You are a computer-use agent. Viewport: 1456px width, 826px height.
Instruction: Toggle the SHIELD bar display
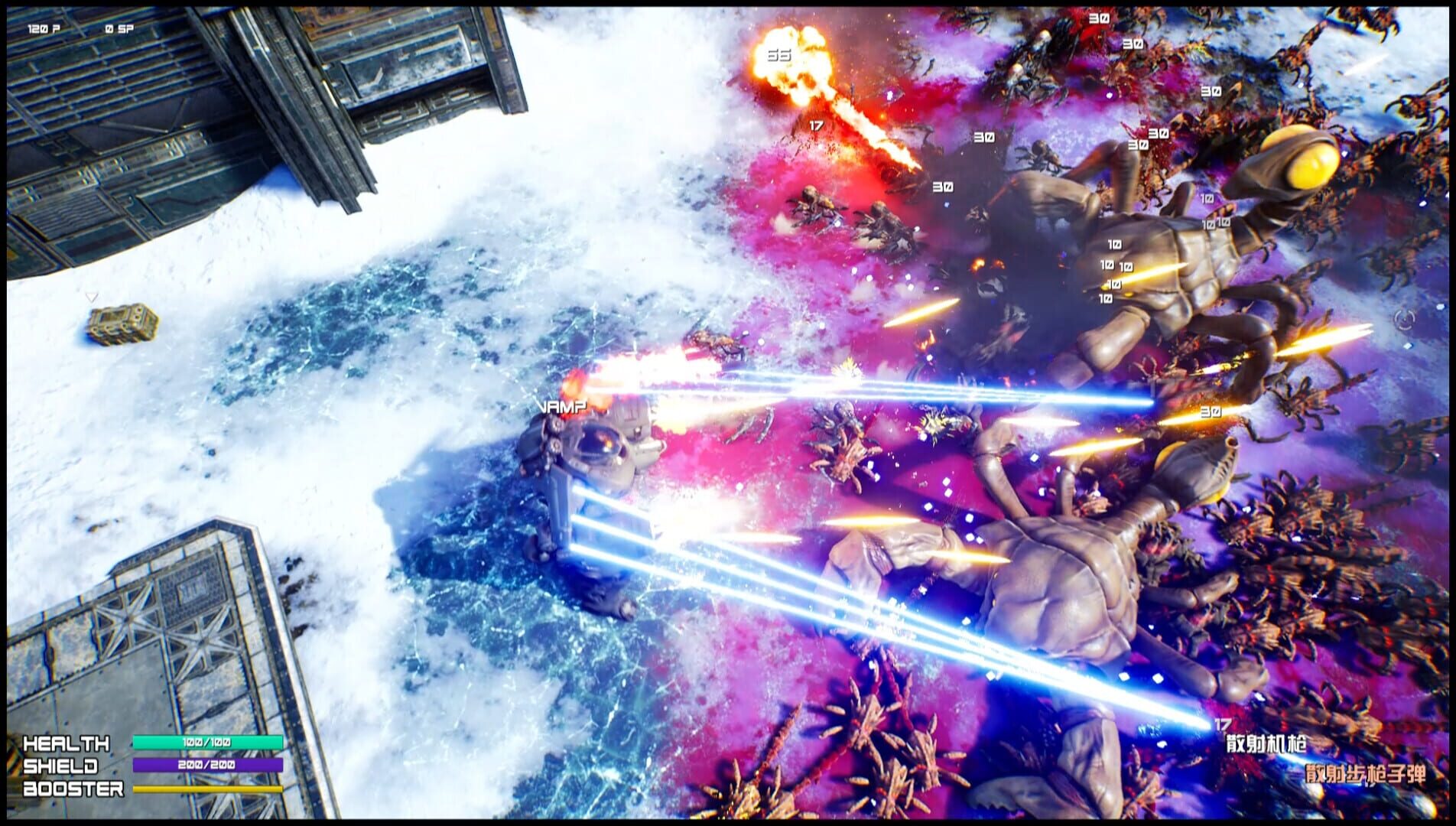pyautogui.click(x=207, y=764)
